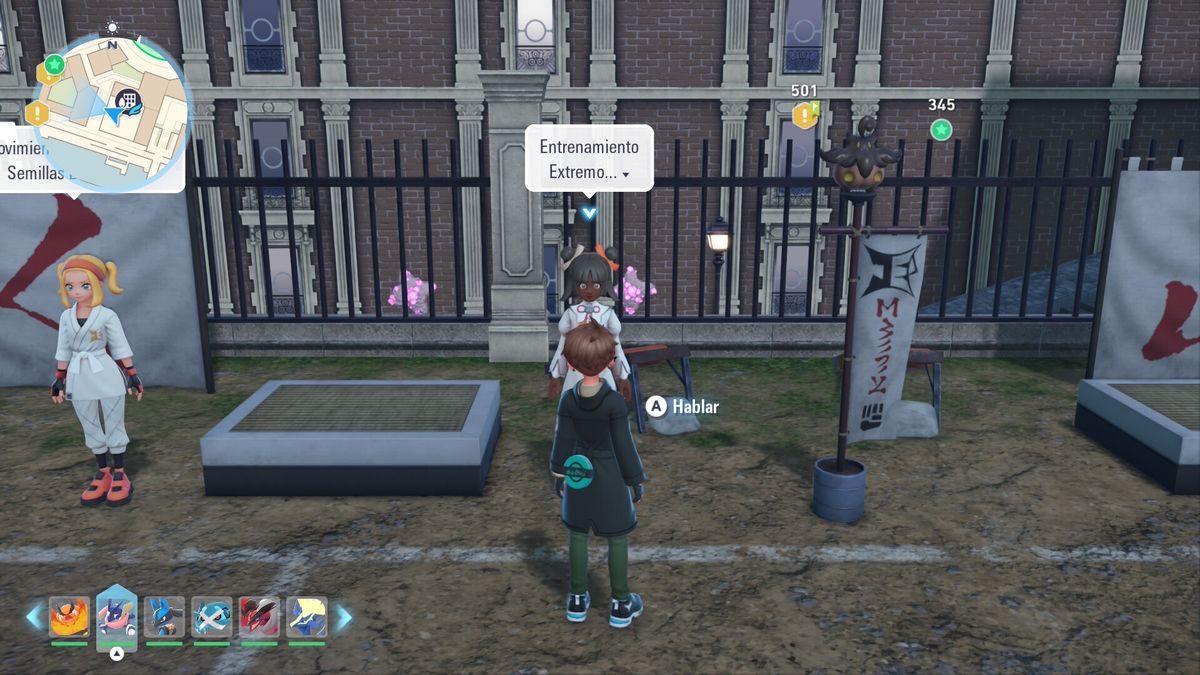
Task: Choose the Emboar party slot
Action: tap(69, 617)
